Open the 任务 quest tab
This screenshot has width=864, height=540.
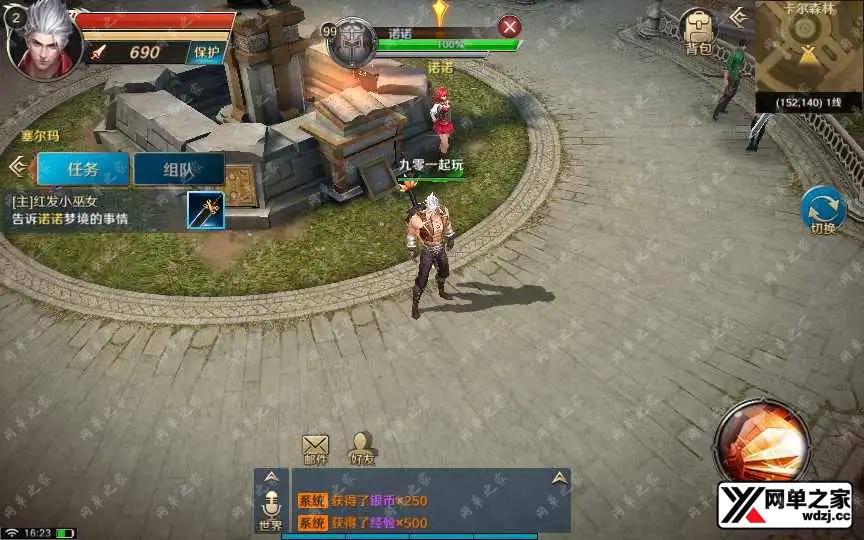pyautogui.click(x=83, y=169)
